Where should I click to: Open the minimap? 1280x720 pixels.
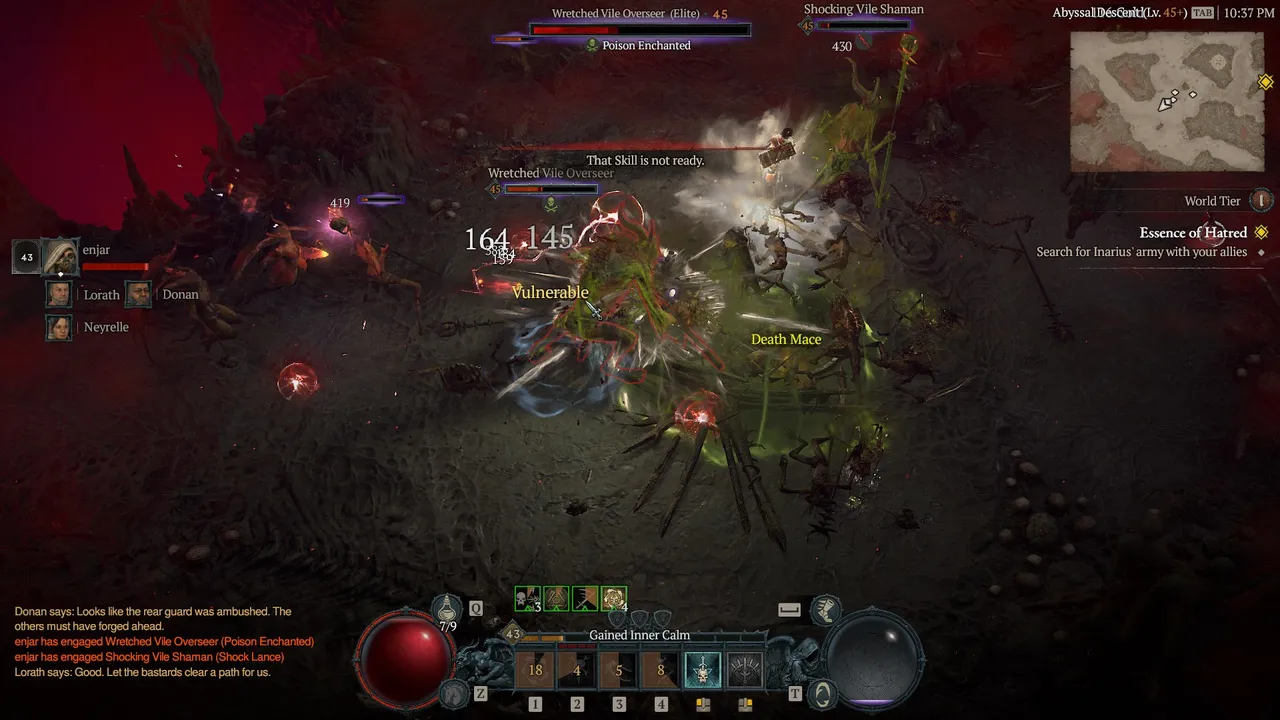coord(1166,101)
